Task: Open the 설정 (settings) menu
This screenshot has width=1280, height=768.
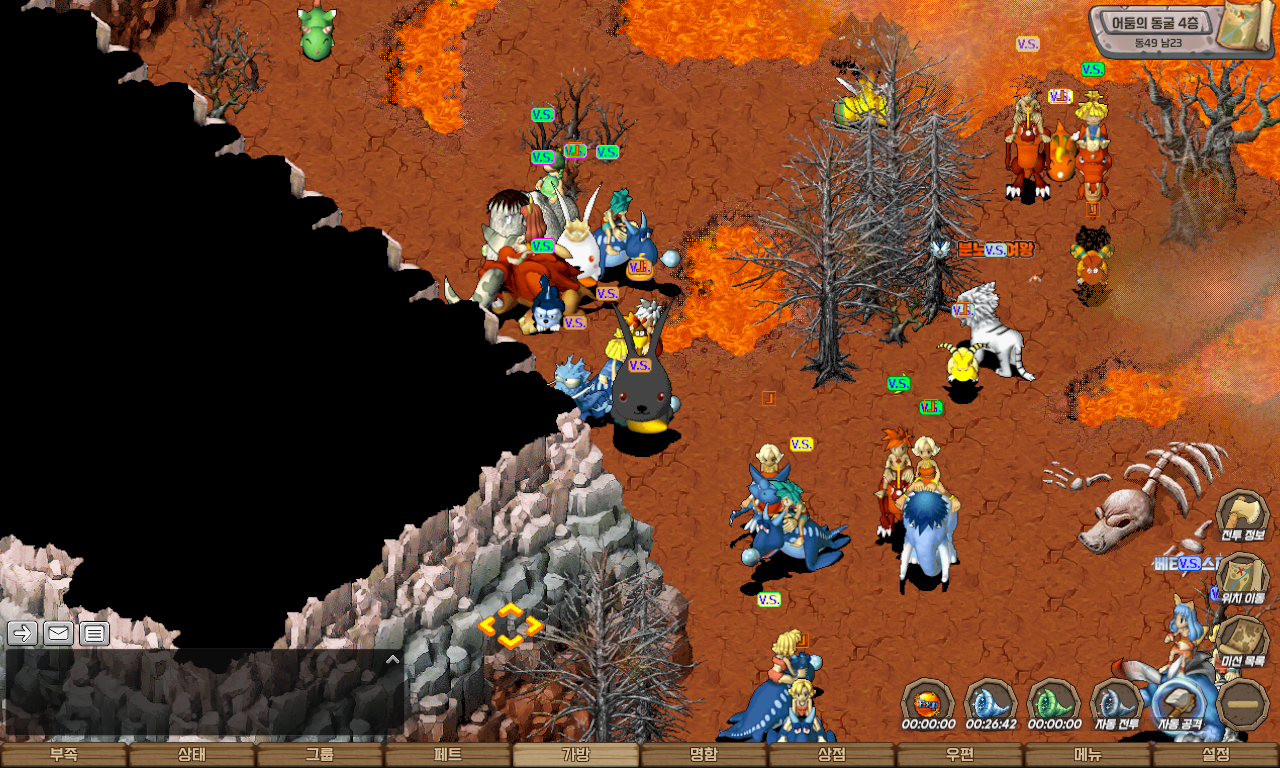Action: point(1216,755)
